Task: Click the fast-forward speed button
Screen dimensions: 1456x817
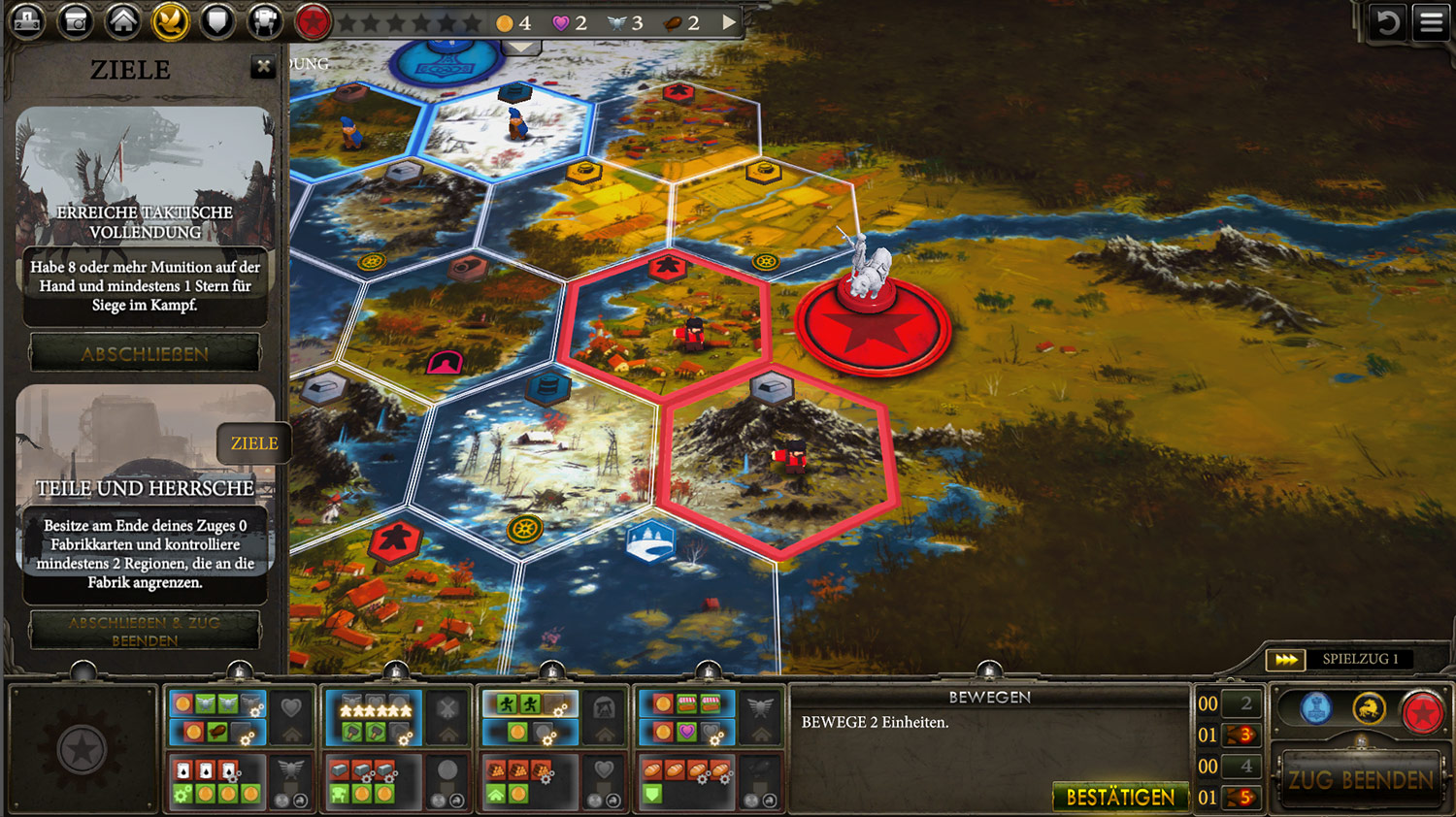Action: [x=1286, y=660]
